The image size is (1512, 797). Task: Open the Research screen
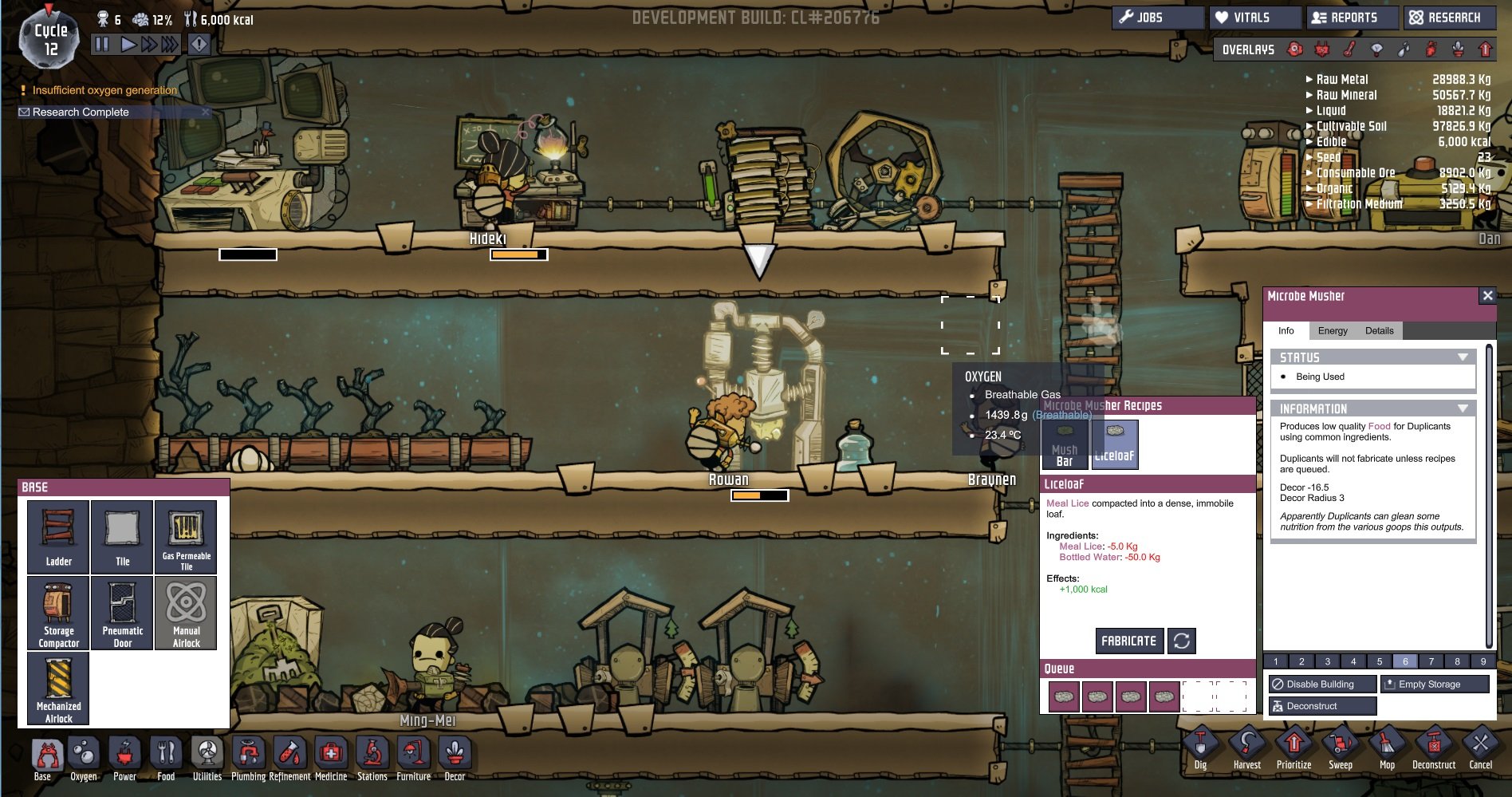click(1449, 18)
